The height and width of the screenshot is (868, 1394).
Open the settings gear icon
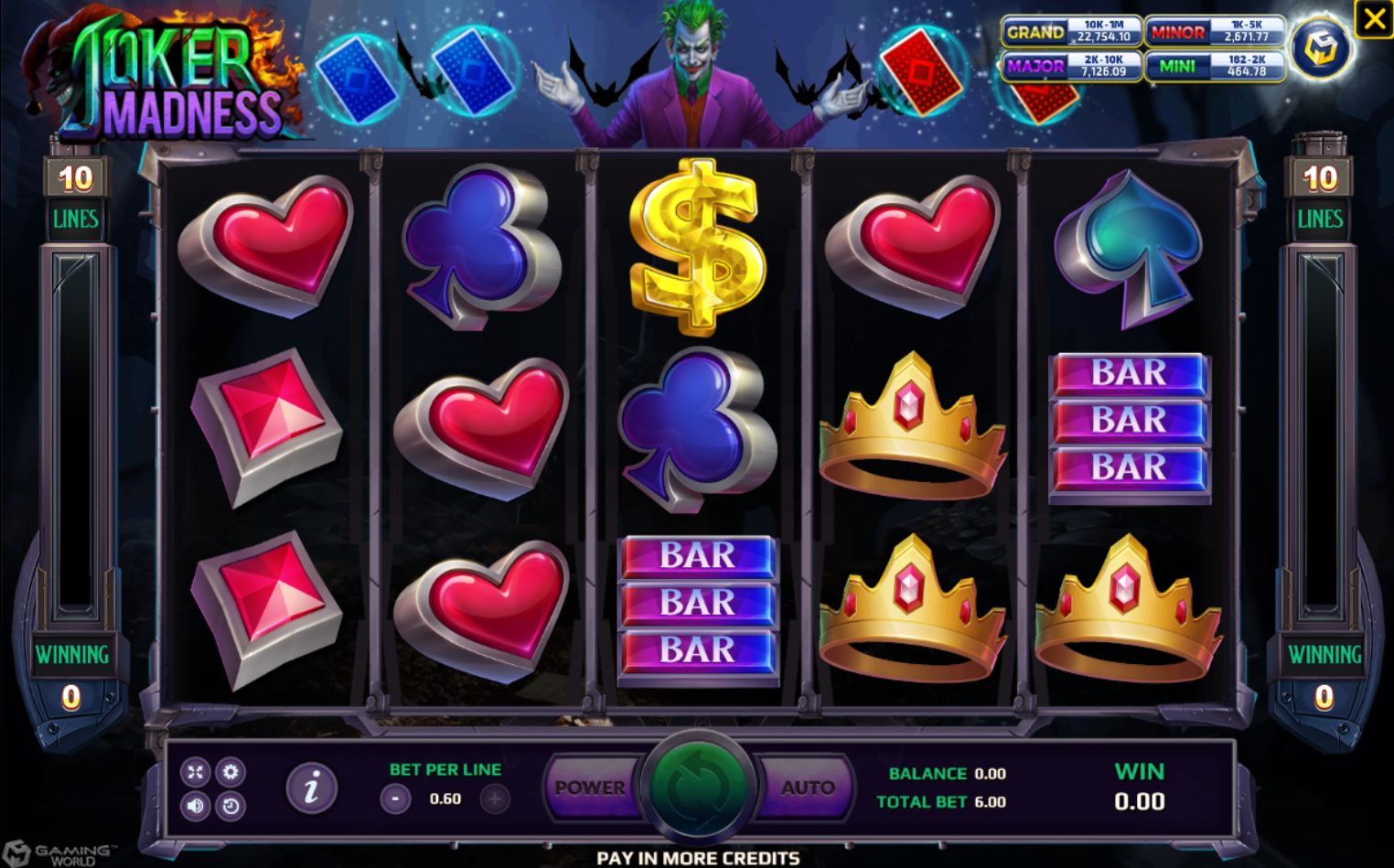229,772
